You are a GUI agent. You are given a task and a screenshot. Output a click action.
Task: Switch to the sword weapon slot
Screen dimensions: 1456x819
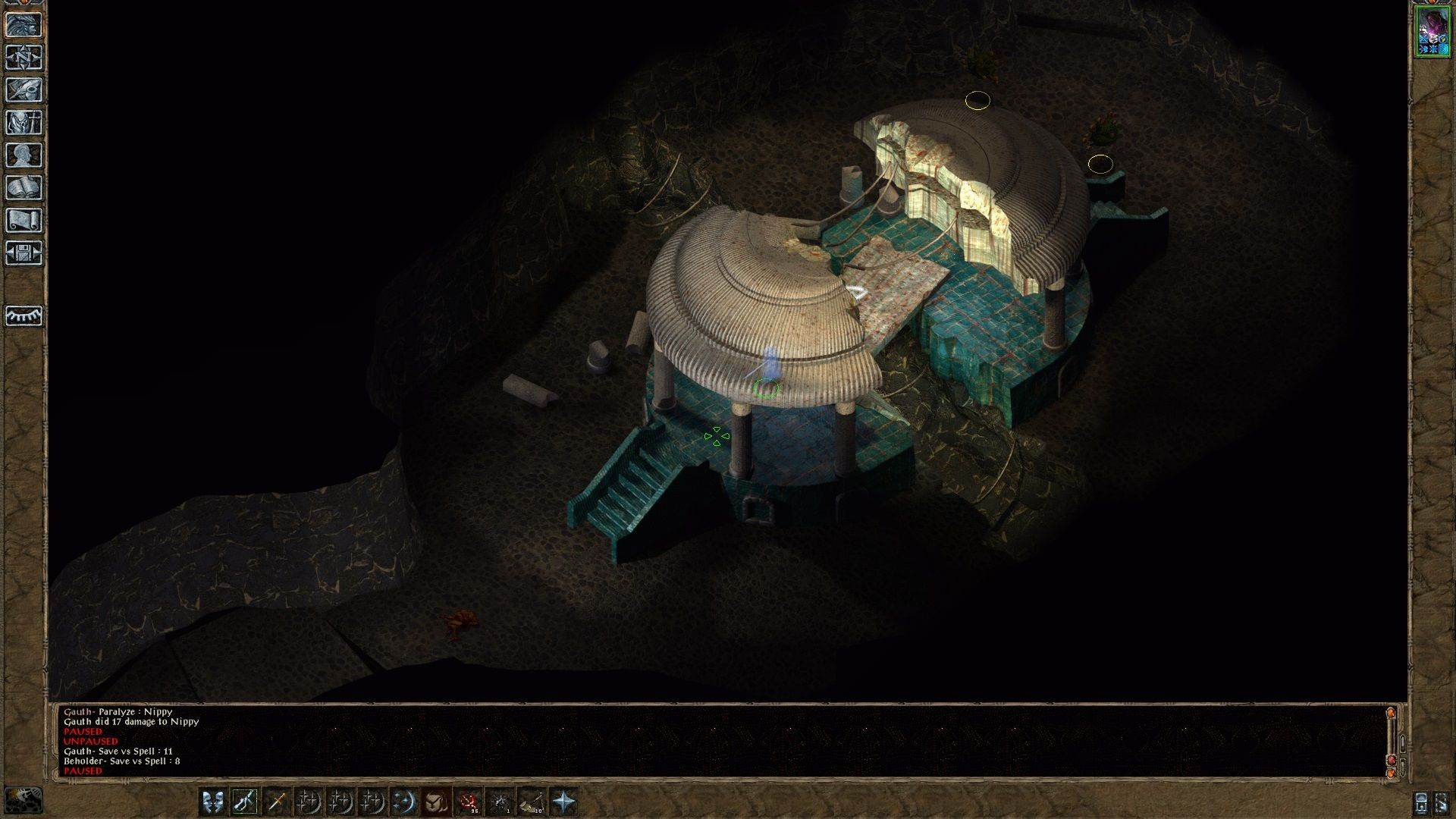click(x=277, y=801)
